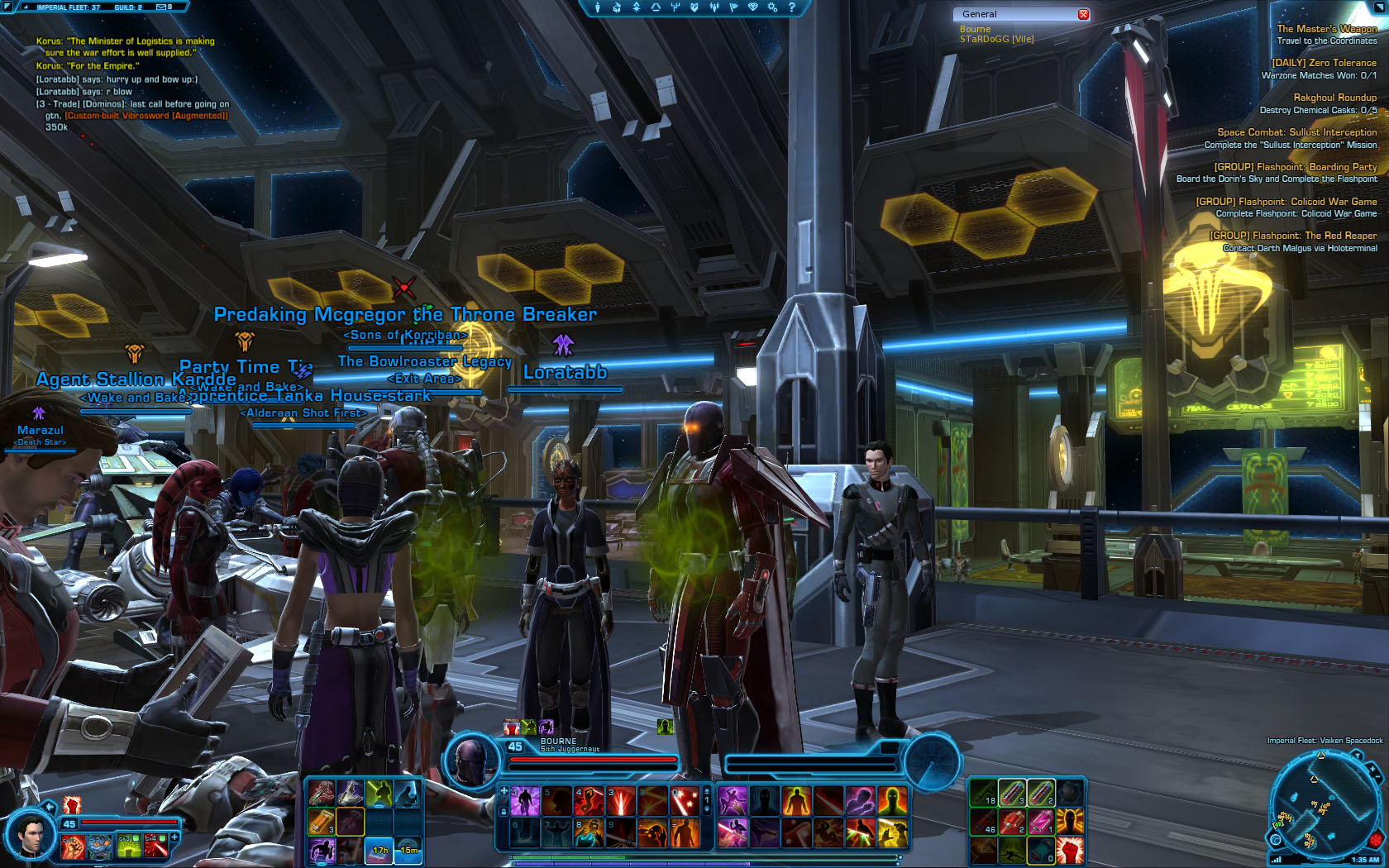This screenshot has width=1389, height=868.
Task: Open the guild shield icon in top menu
Action: [694, 7]
